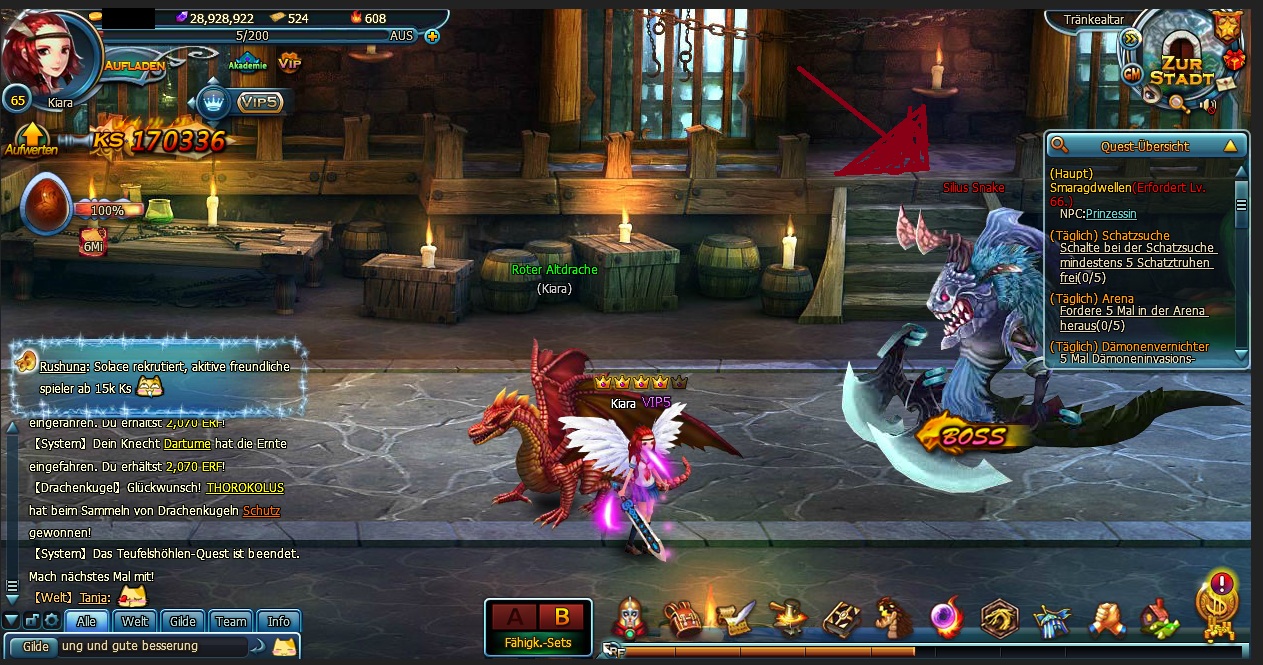Click Kiara's character portrait

[50, 53]
